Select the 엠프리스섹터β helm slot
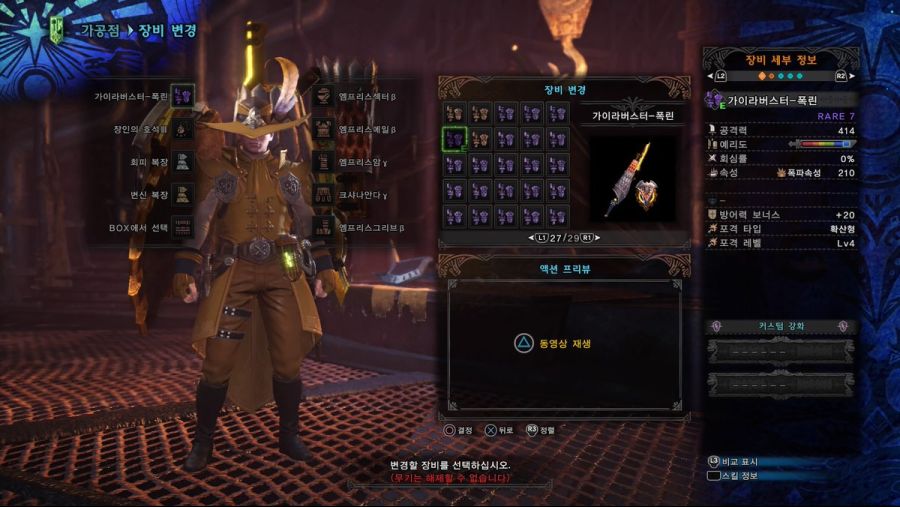 tap(323, 97)
